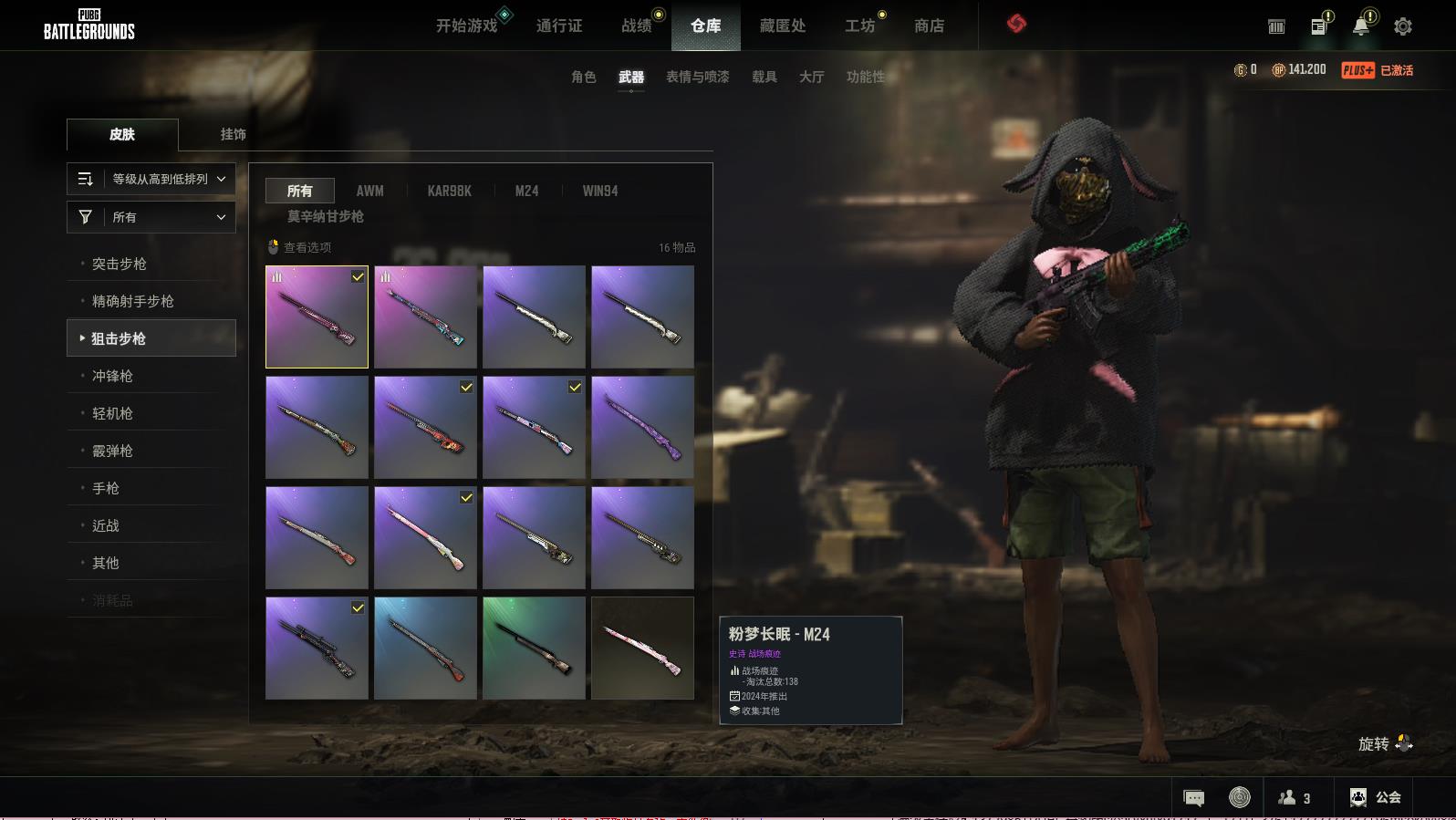Select the 霰弹枪 category
The image size is (1456, 820).
coord(112,451)
